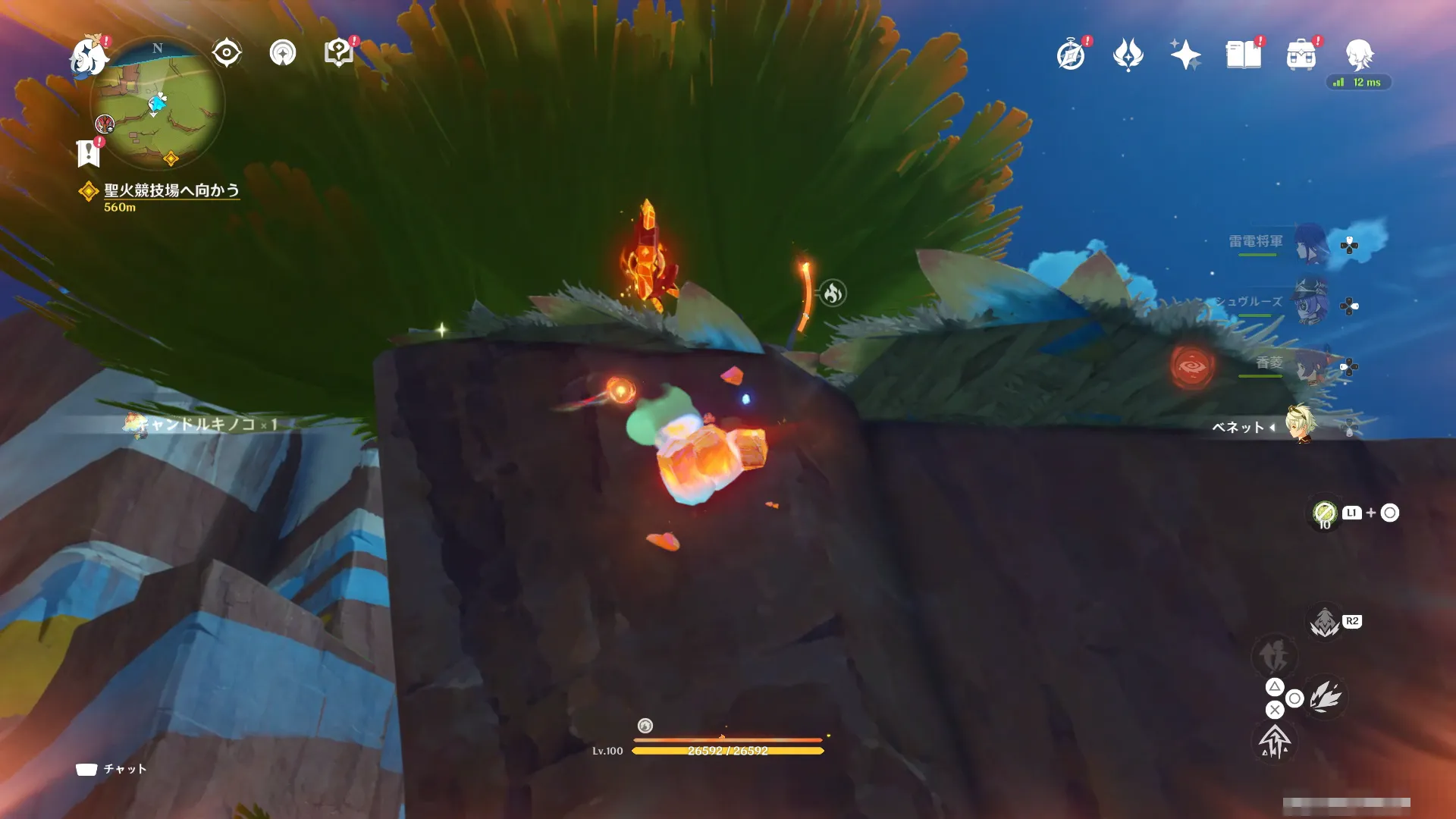Open the four-pointed star wish icon
The width and height of the screenshot is (1456, 819).
[x=1185, y=55]
